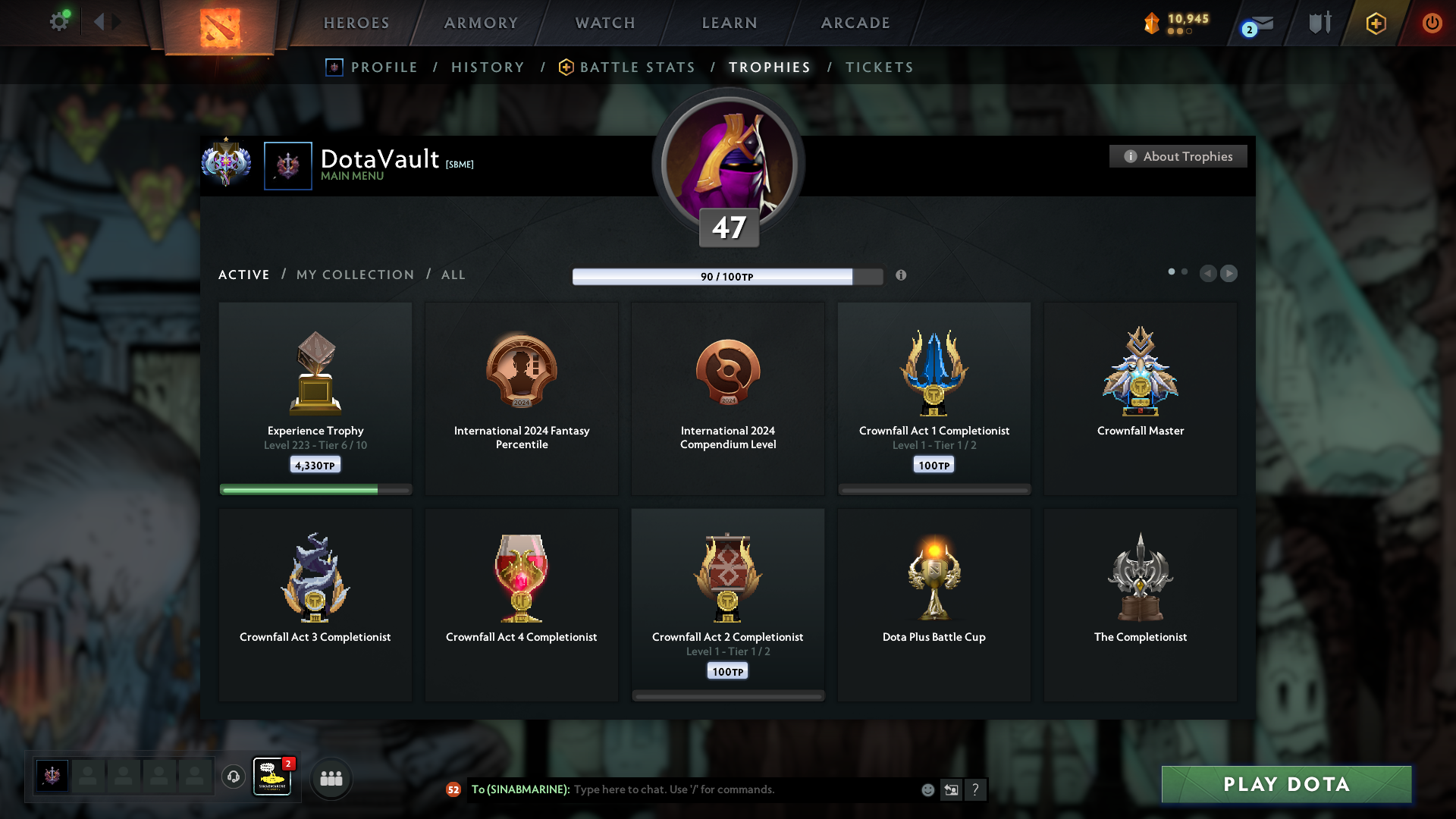Choose the Dota Plus Battle Cup trophy
Viewport: 1456px width, 819px height.
pyautogui.click(x=934, y=604)
